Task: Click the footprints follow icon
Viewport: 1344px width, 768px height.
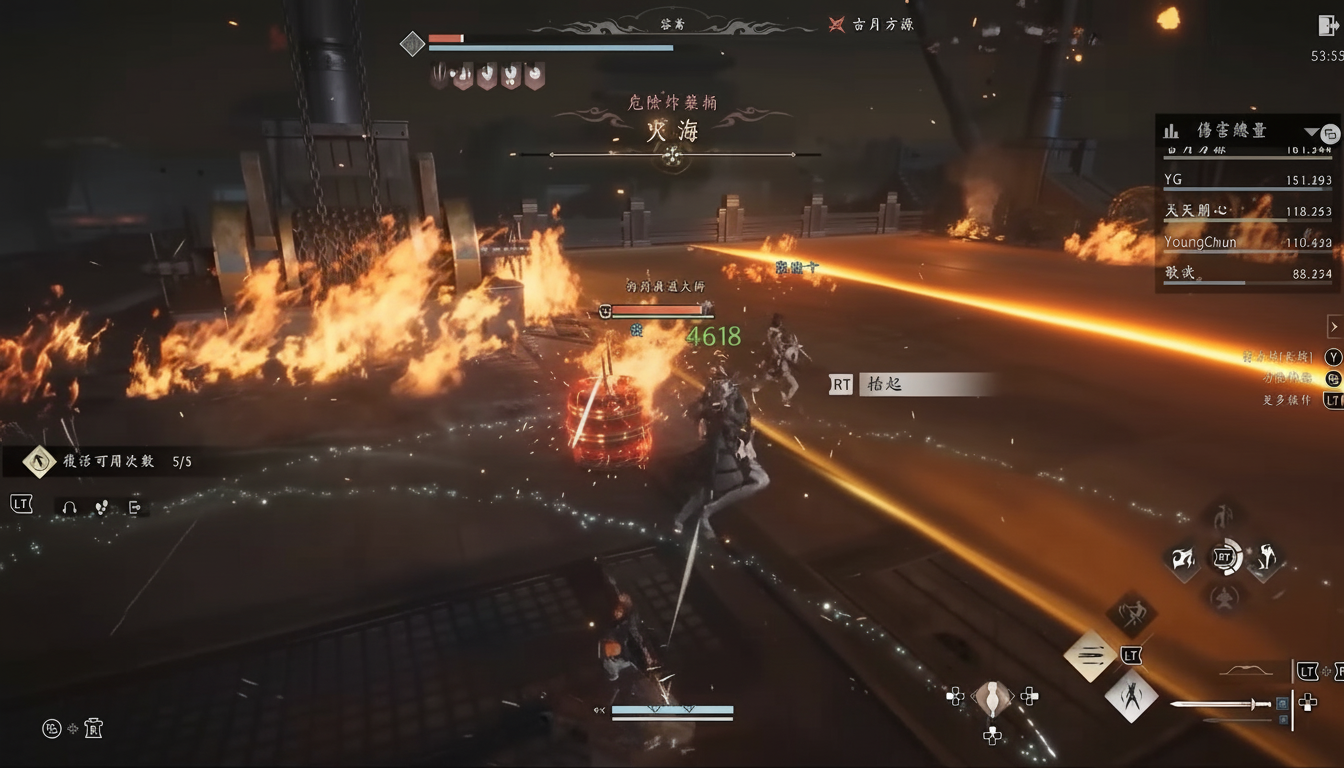Action: pos(101,507)
